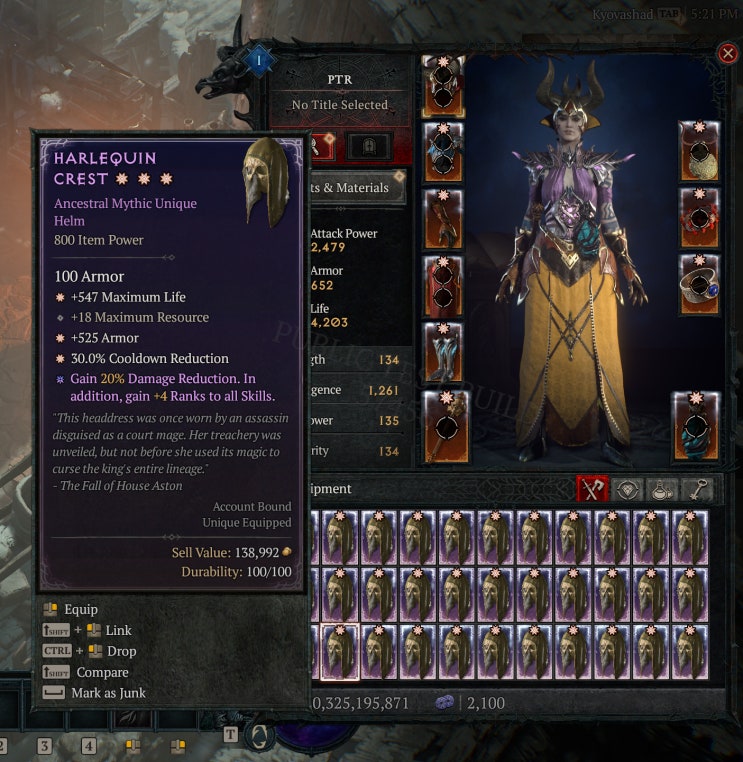Switch to the Socketables gem tab

(628, 489)
